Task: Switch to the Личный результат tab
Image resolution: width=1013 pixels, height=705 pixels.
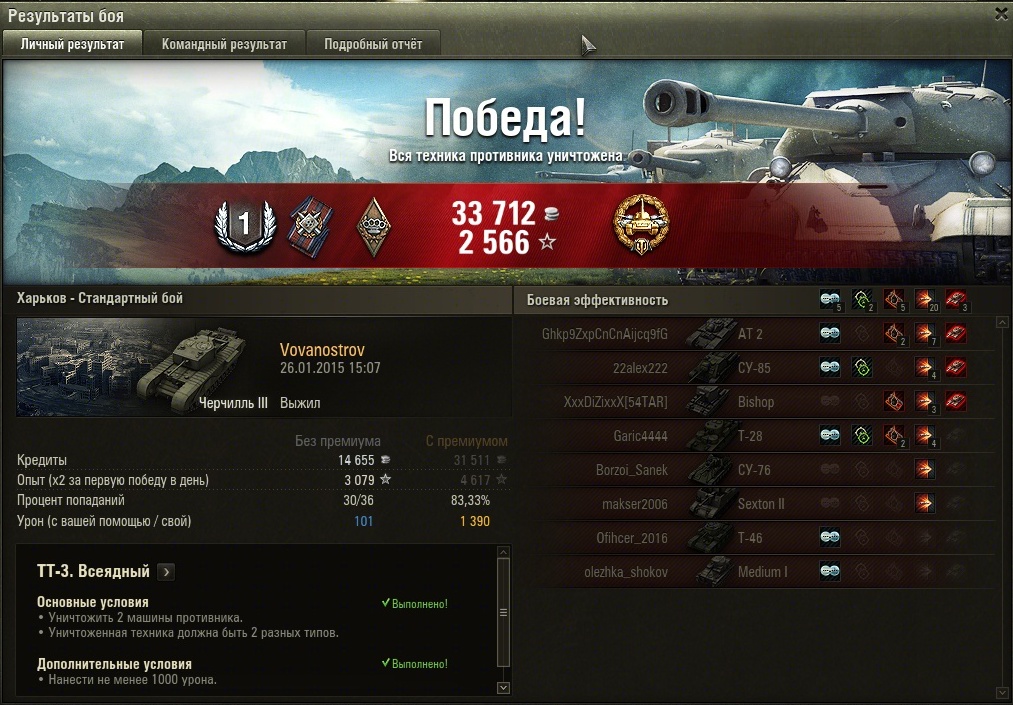Action: click(x=73, y=44)
